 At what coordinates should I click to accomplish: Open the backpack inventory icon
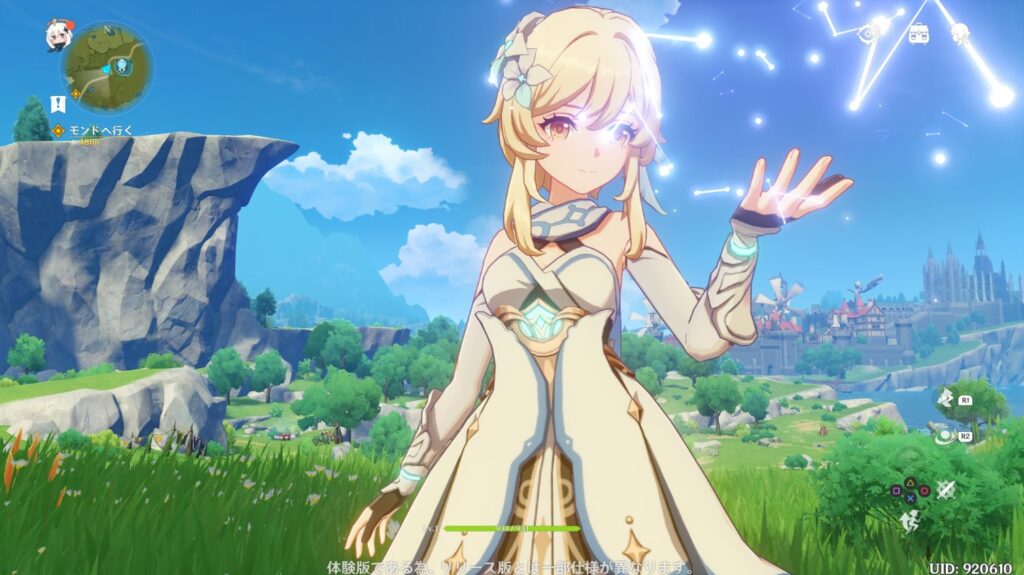coord(918,33)
